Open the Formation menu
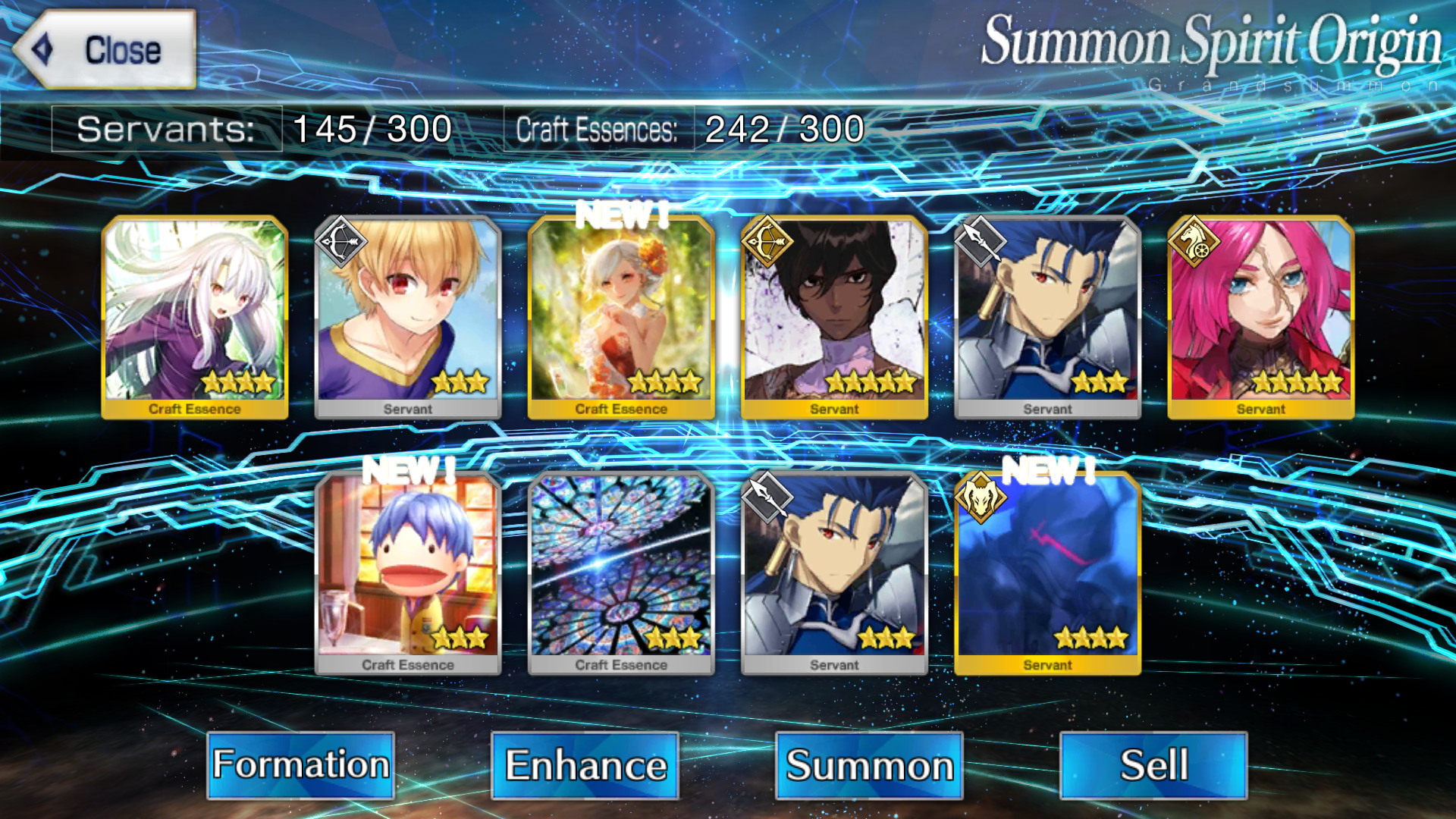The height and width of the screenshot is (819, 1456). coord(300,764)
